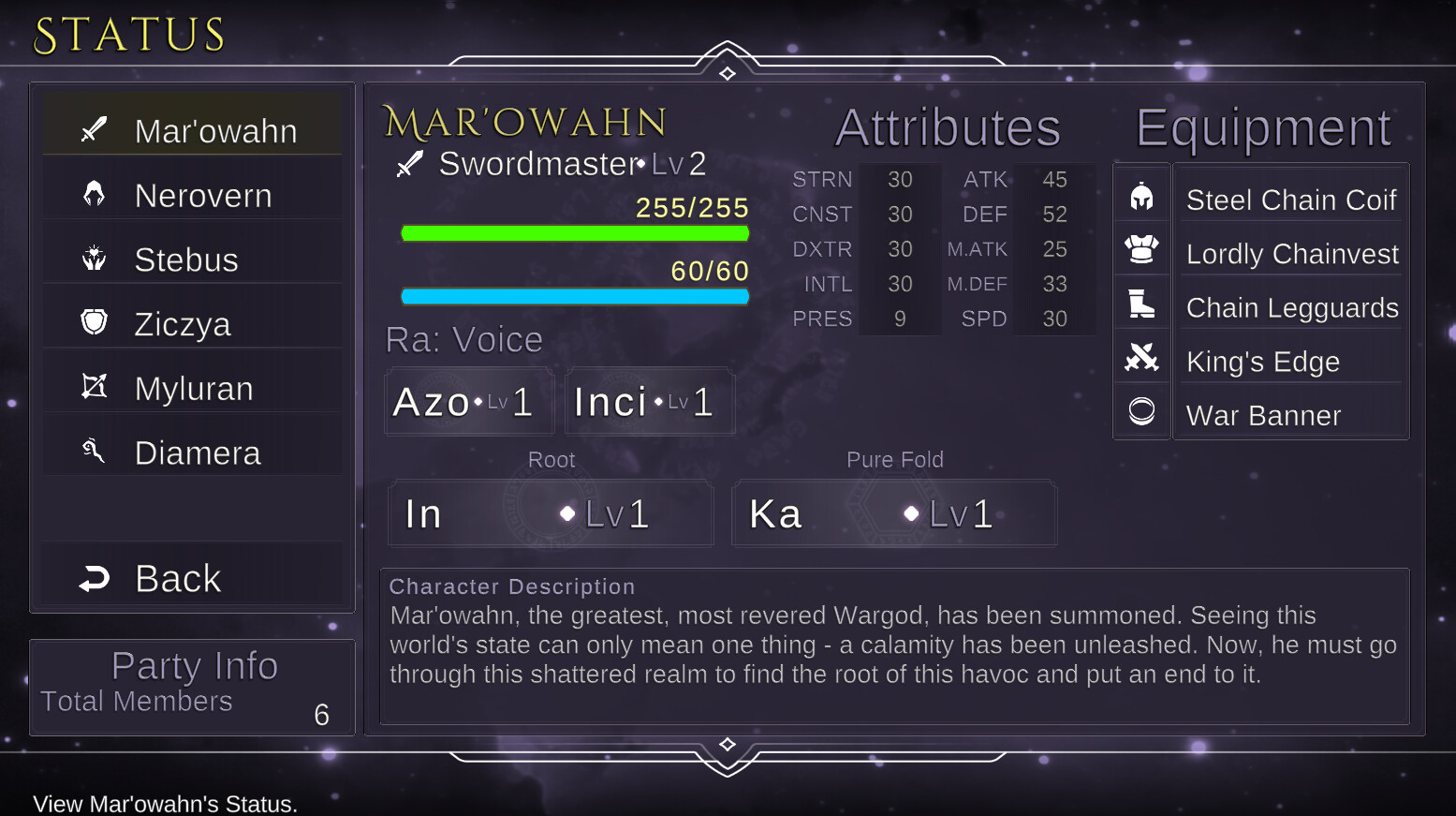Screen dimensions: 1456x816
Task: Select the sword icon beside Mar'owahn
Action: [x=93, y=130]
